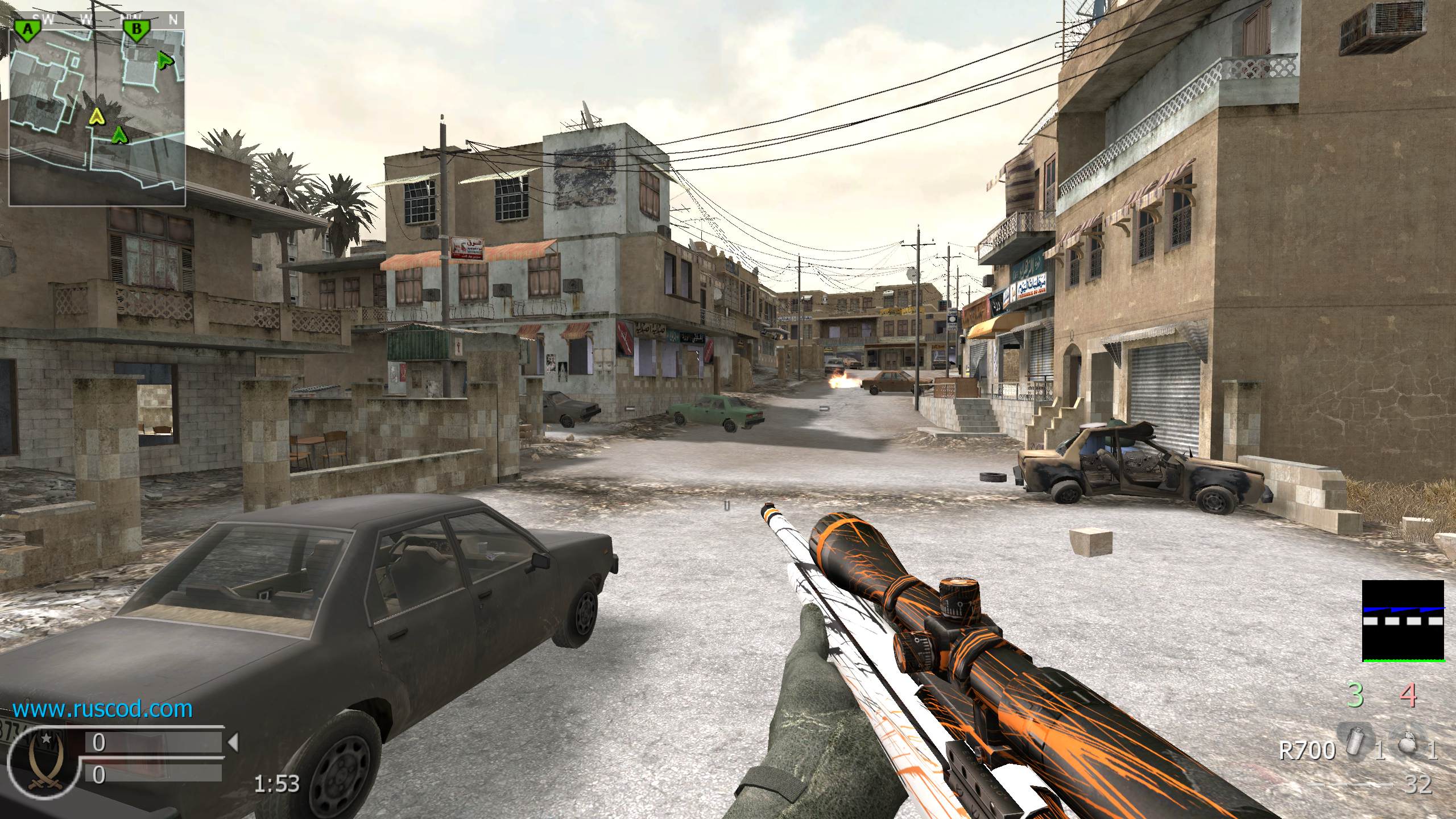Click the yellow player arrow on minimap
This screenshot has height=819, width=1456.
coord(97,117)
